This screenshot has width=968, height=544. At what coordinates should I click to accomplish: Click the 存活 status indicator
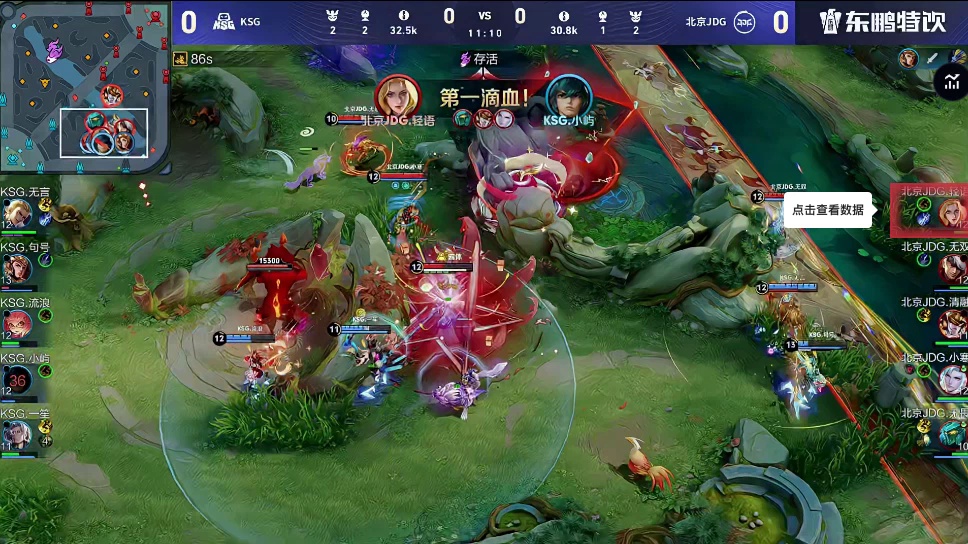click(479, 59)
